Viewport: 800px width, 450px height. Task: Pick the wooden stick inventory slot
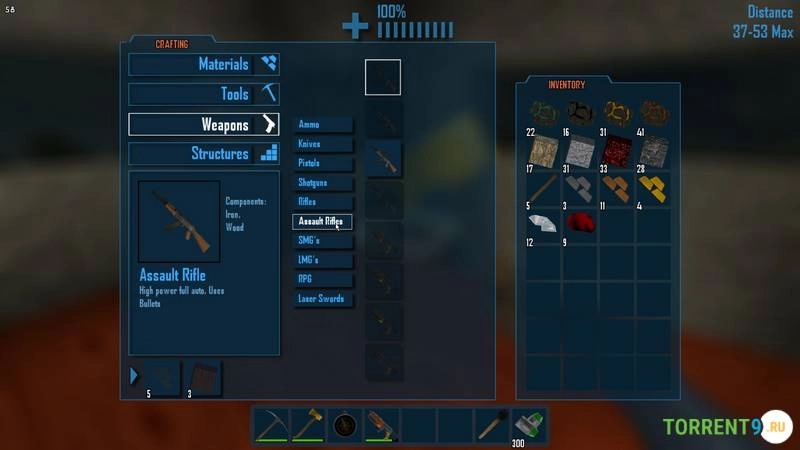tap(544, 187)
